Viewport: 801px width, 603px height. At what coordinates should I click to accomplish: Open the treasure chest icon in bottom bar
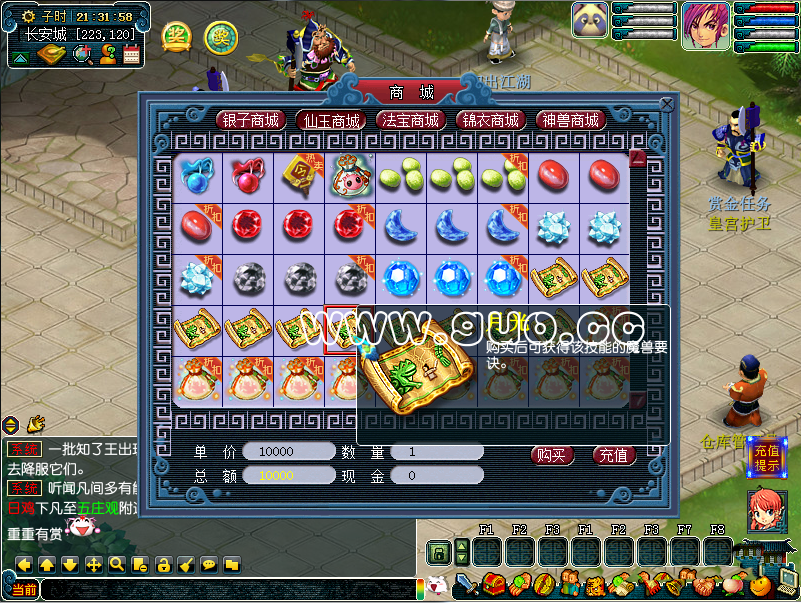coord(492,582)
